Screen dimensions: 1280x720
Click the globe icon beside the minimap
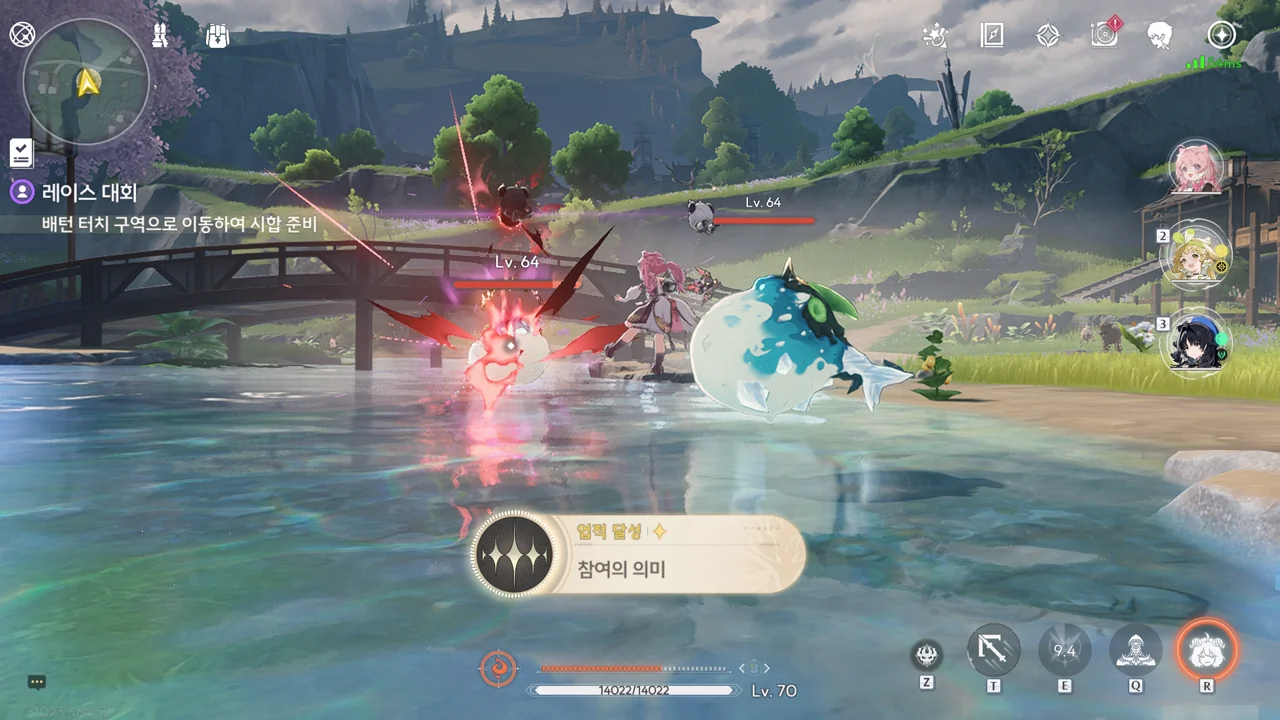(22, 34)
